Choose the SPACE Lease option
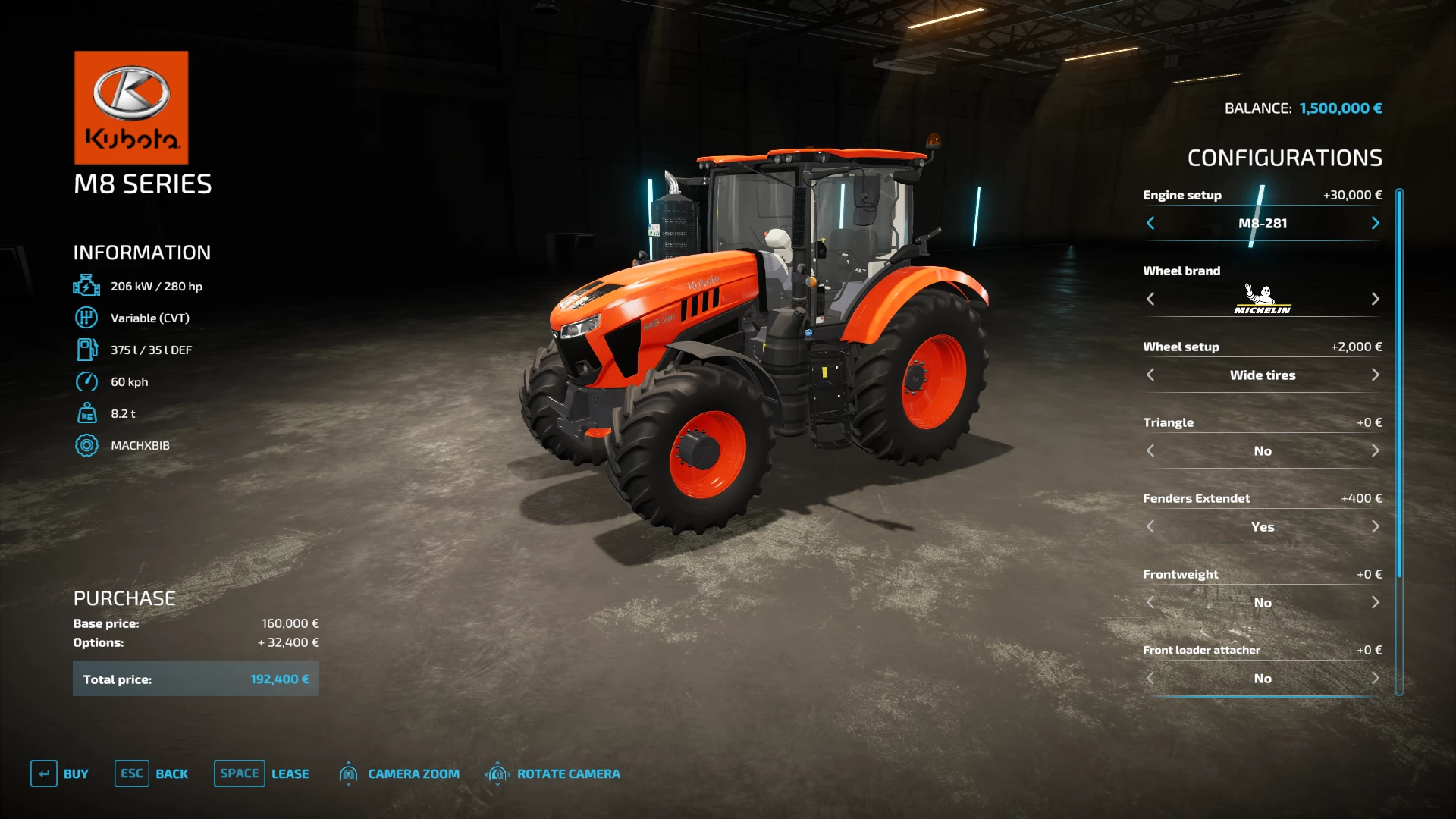The width and height of the screenshot is (1456, 819). coord(262,773)
